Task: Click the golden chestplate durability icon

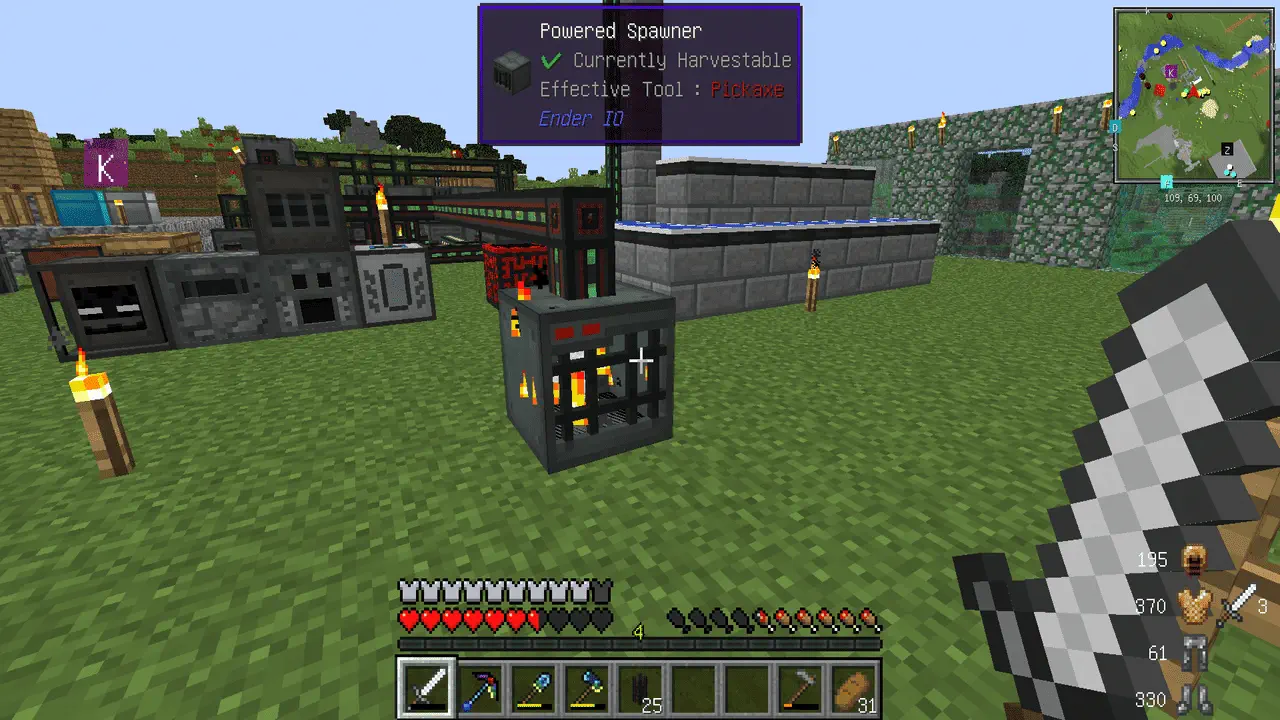Action: (x=1192, y=606)
